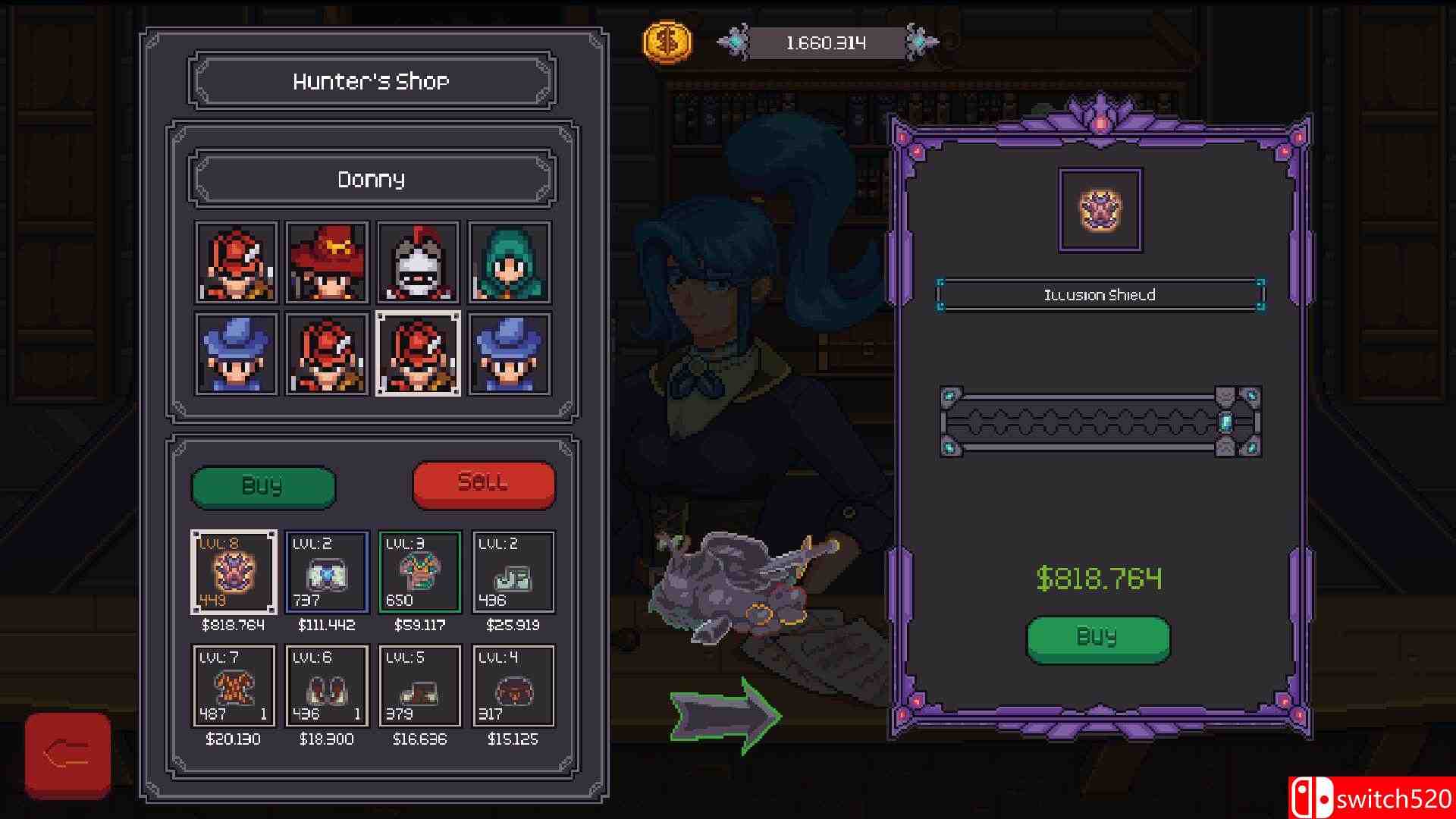
Task: Click the Illusion Shield name field
Action: 1098,295
